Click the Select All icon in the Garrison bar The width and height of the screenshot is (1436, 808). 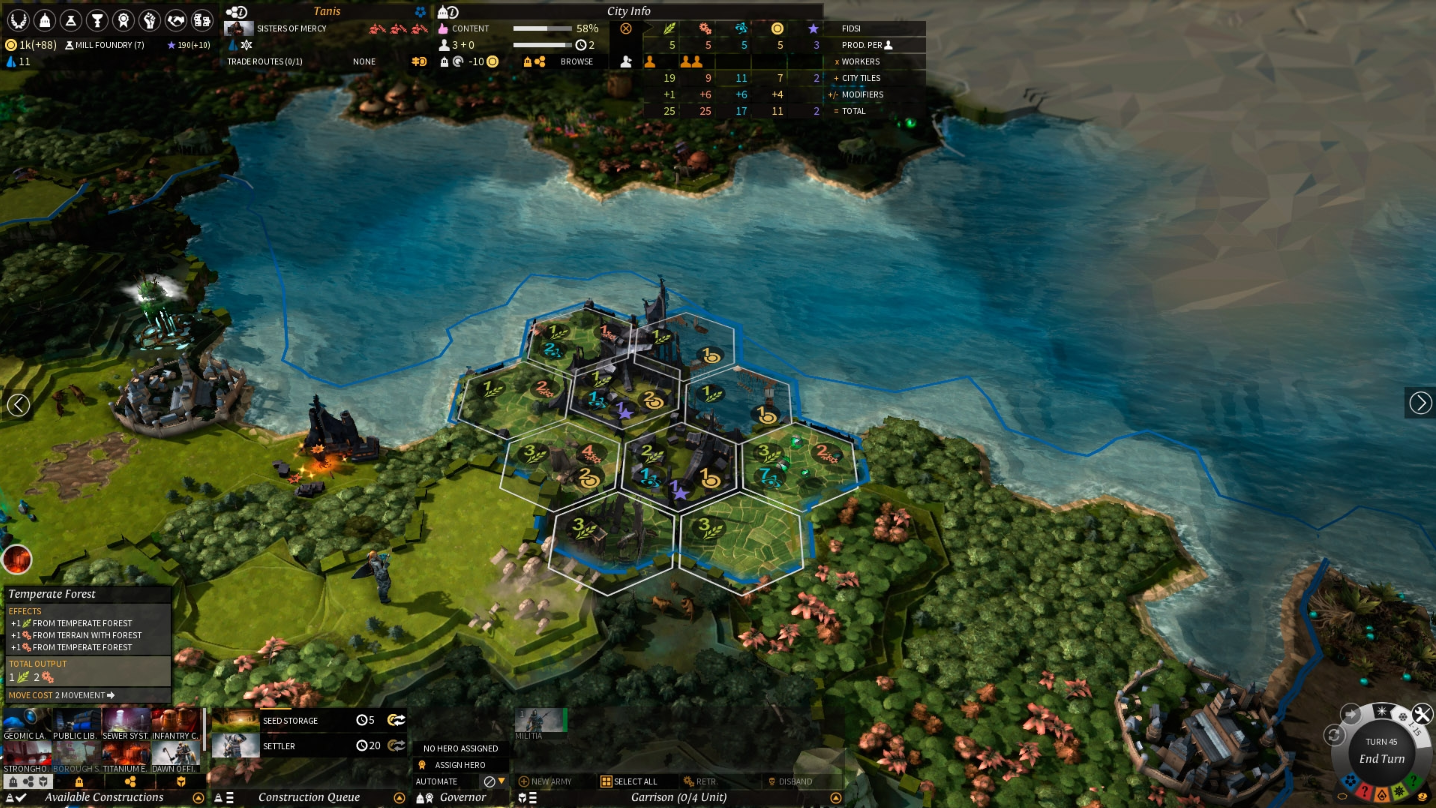pyautogui.click(x=606, y=781)
